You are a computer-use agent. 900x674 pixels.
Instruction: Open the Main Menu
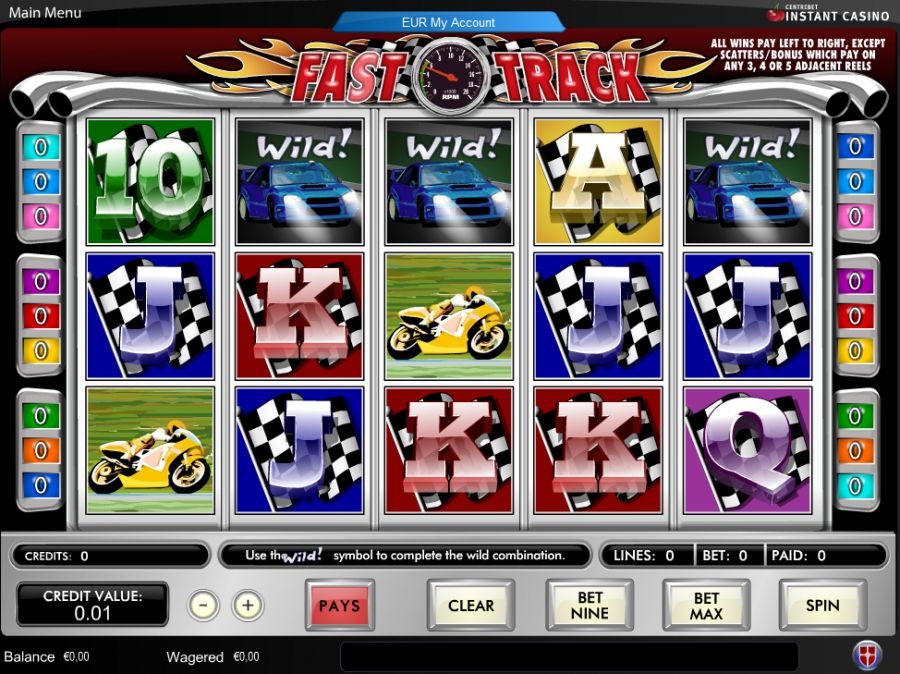[x=43, y=13]
